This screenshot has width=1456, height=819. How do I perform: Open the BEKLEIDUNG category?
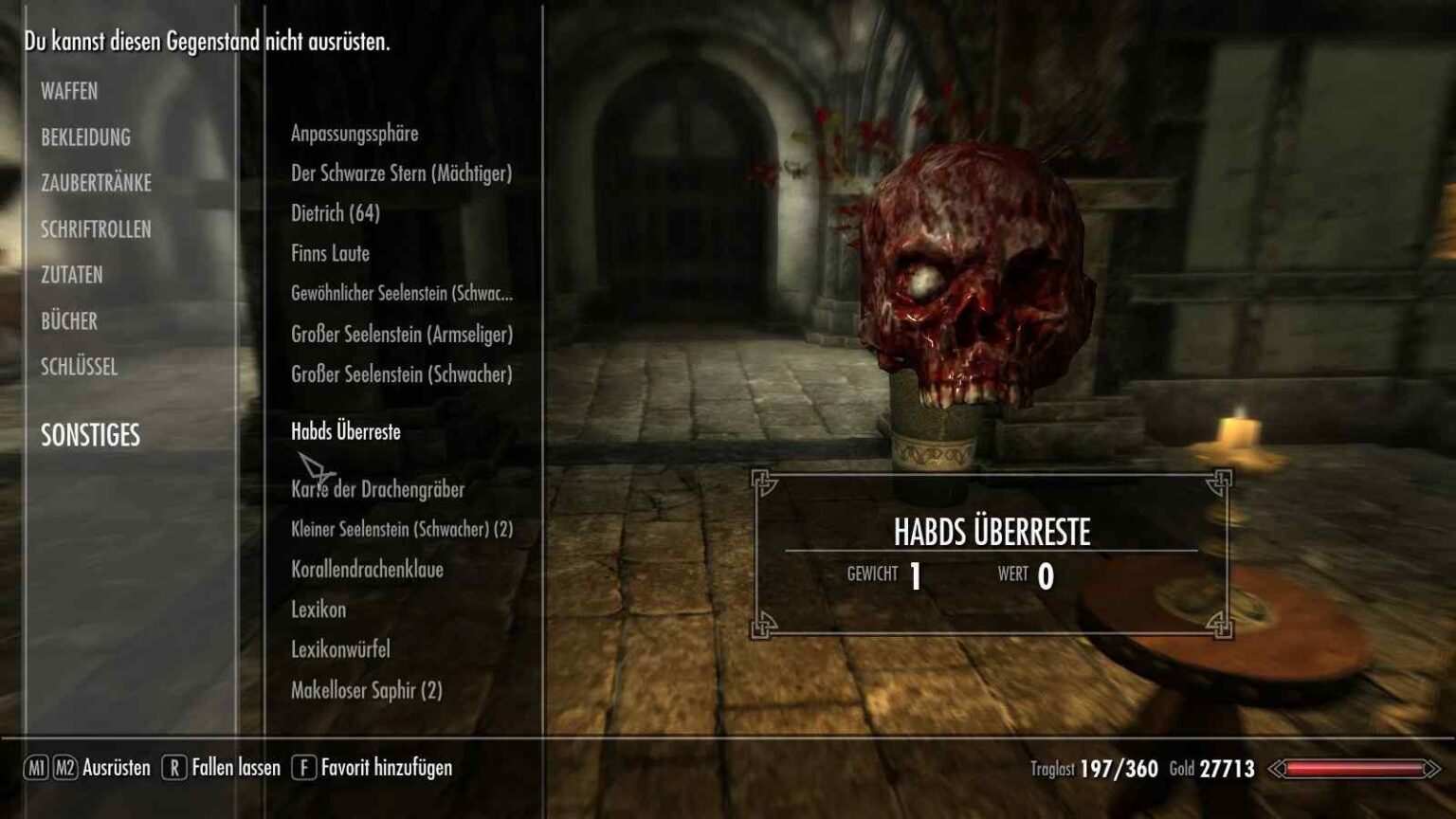pos(84,137)
